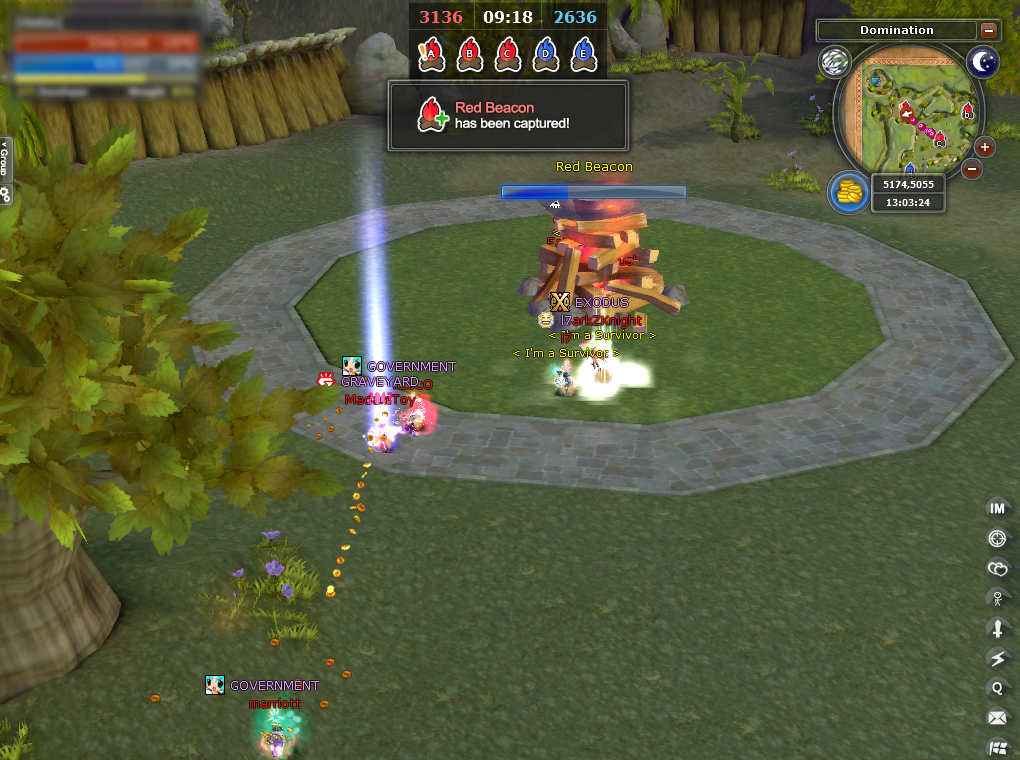The height and width of the screenshot is (760, 1020).
Task: Open the world map globe icon
Action: [x=834, y=62]
